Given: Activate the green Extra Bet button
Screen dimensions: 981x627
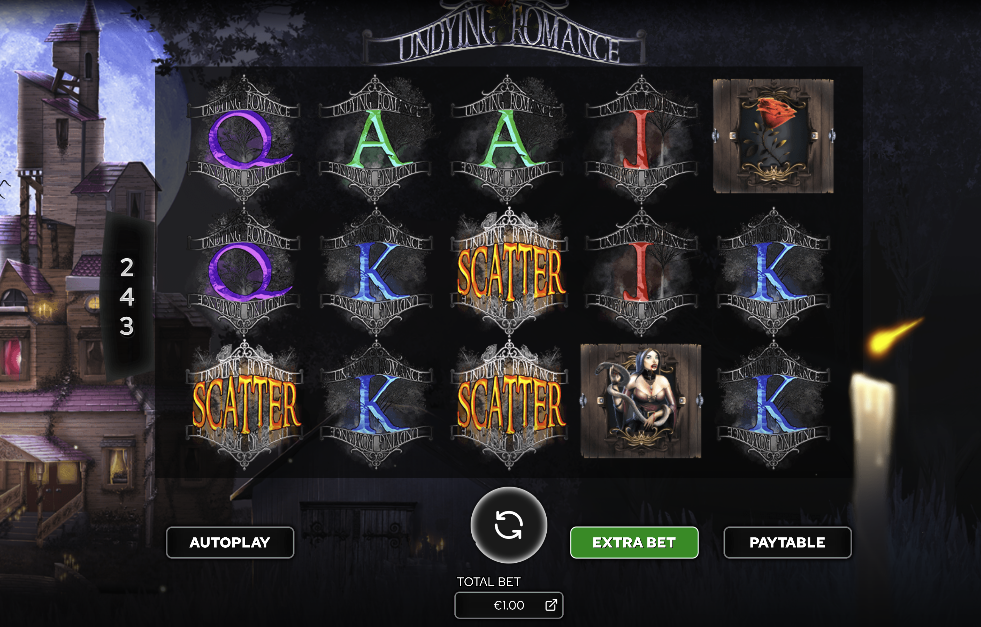Looking at the screenshot, I should pos(634,542).
